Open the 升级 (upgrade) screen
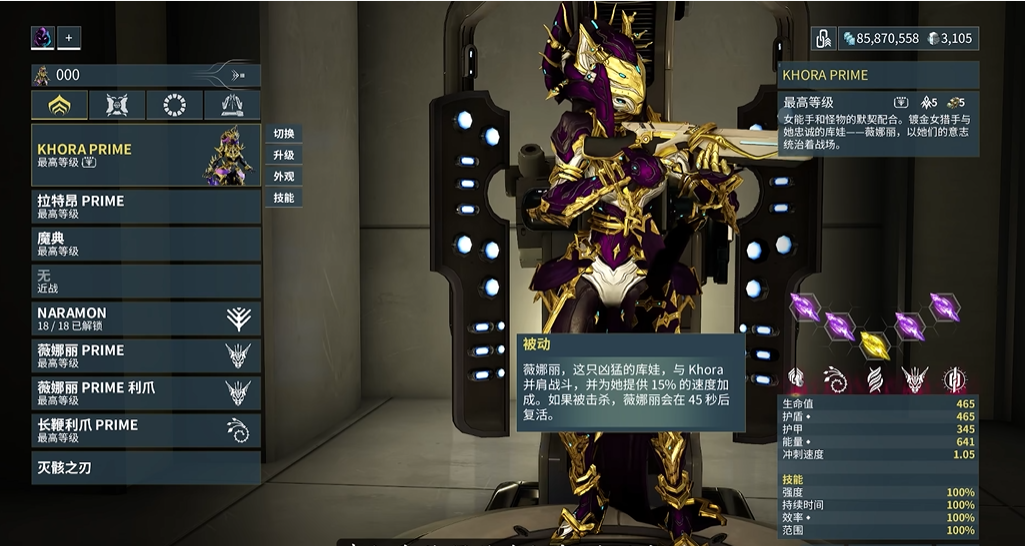The width and height of the screenshot is (1025, 546). coord(284,155)
